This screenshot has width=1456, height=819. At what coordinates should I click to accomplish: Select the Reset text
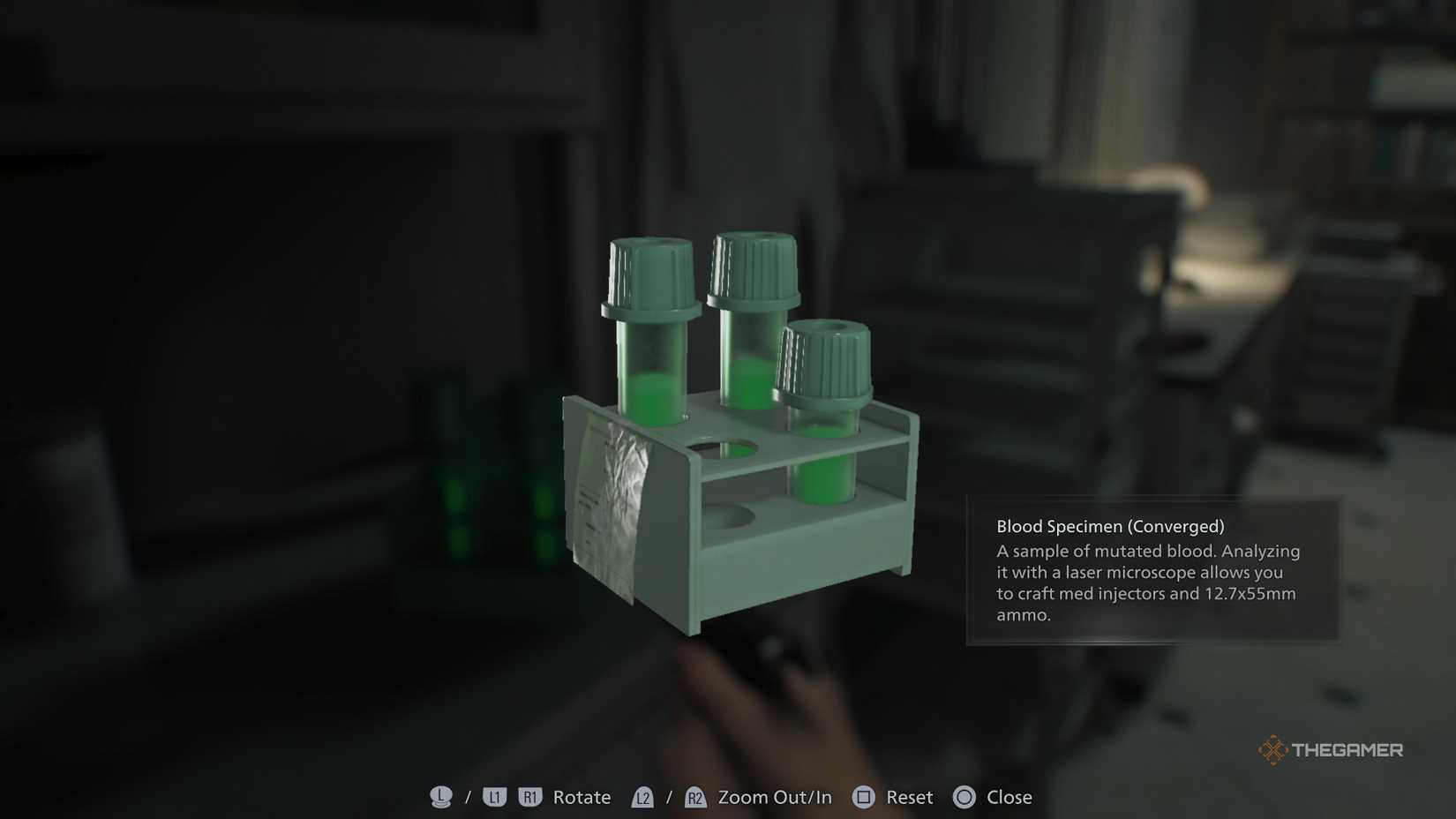[x=909, y=797]
